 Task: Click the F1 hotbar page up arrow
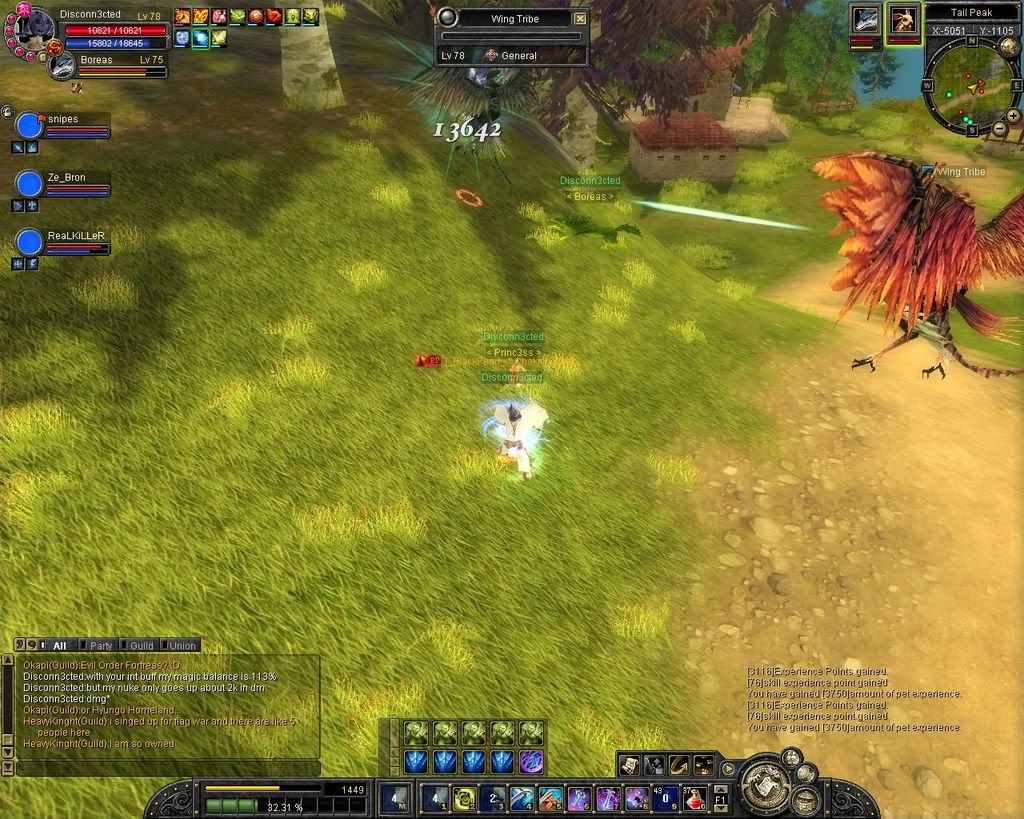[x=721, y=789]
